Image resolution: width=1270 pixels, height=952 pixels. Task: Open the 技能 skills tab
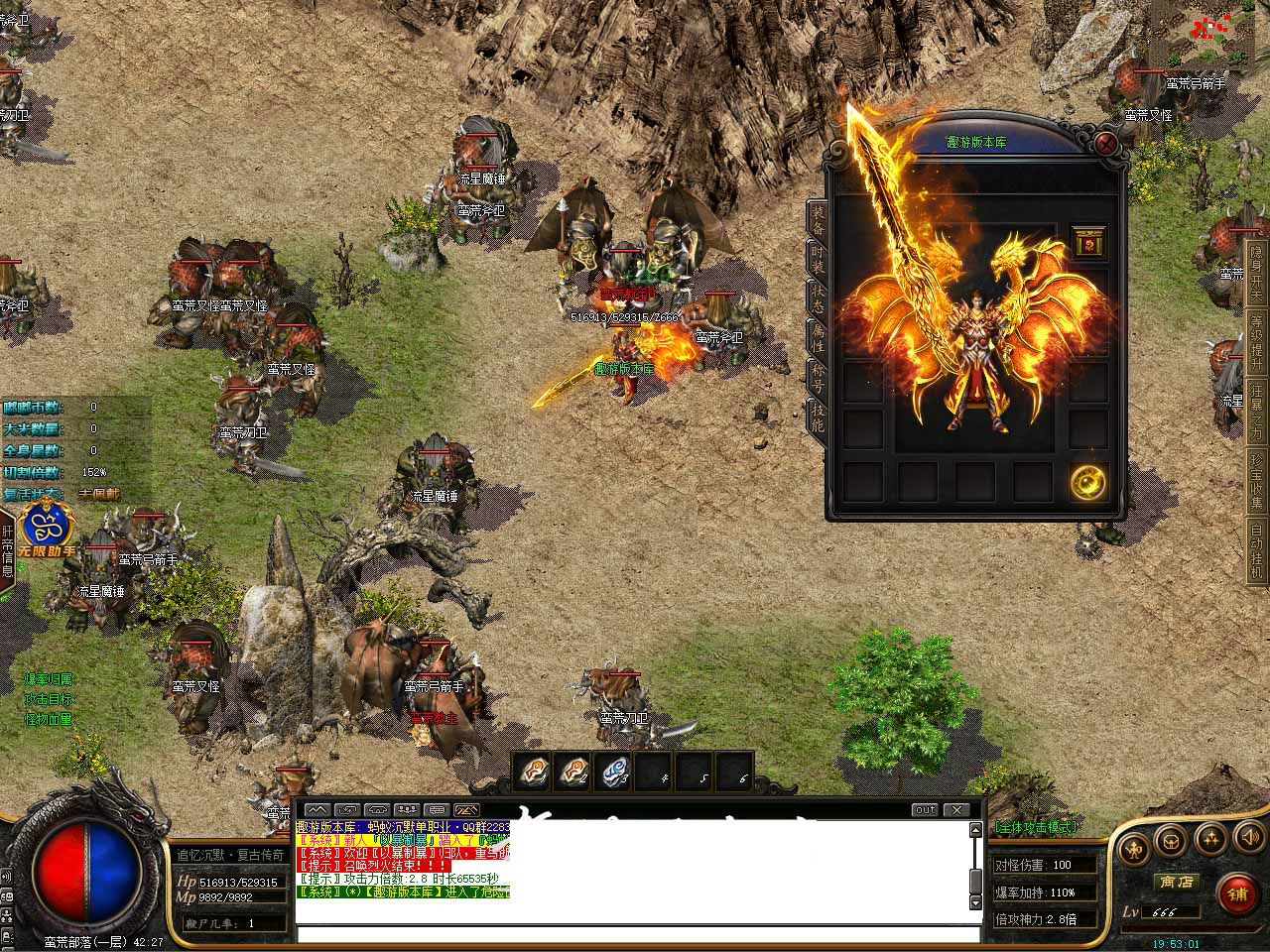(818, 416)
